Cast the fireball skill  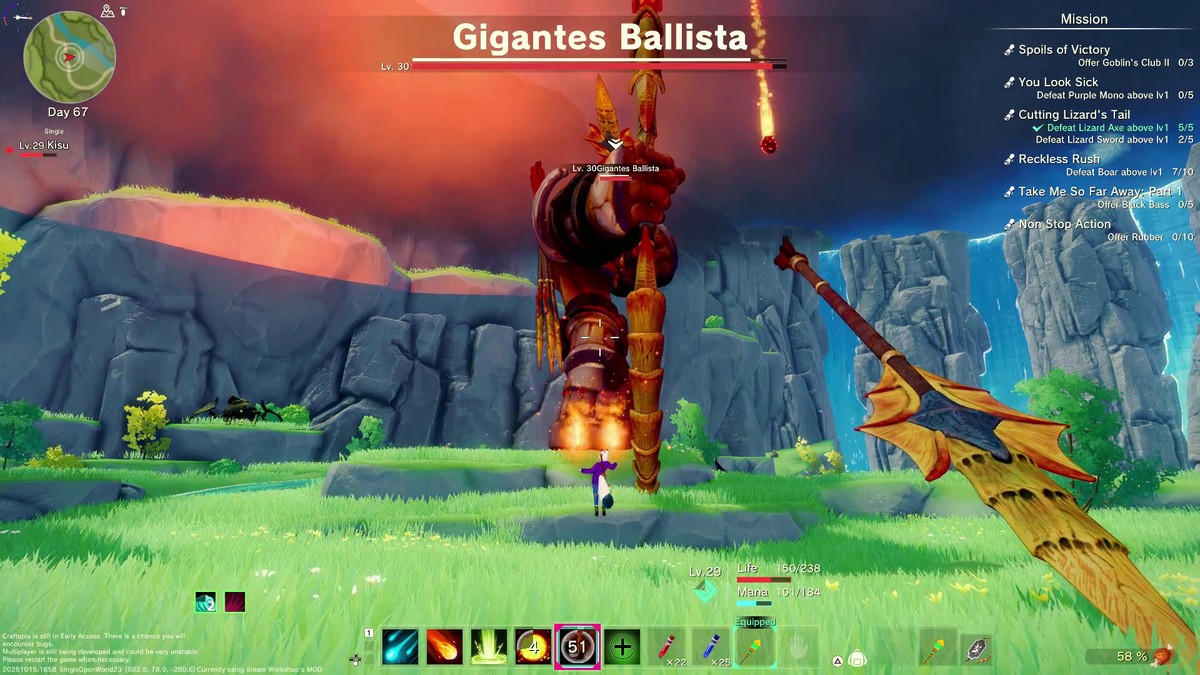(x=445, y=647)
